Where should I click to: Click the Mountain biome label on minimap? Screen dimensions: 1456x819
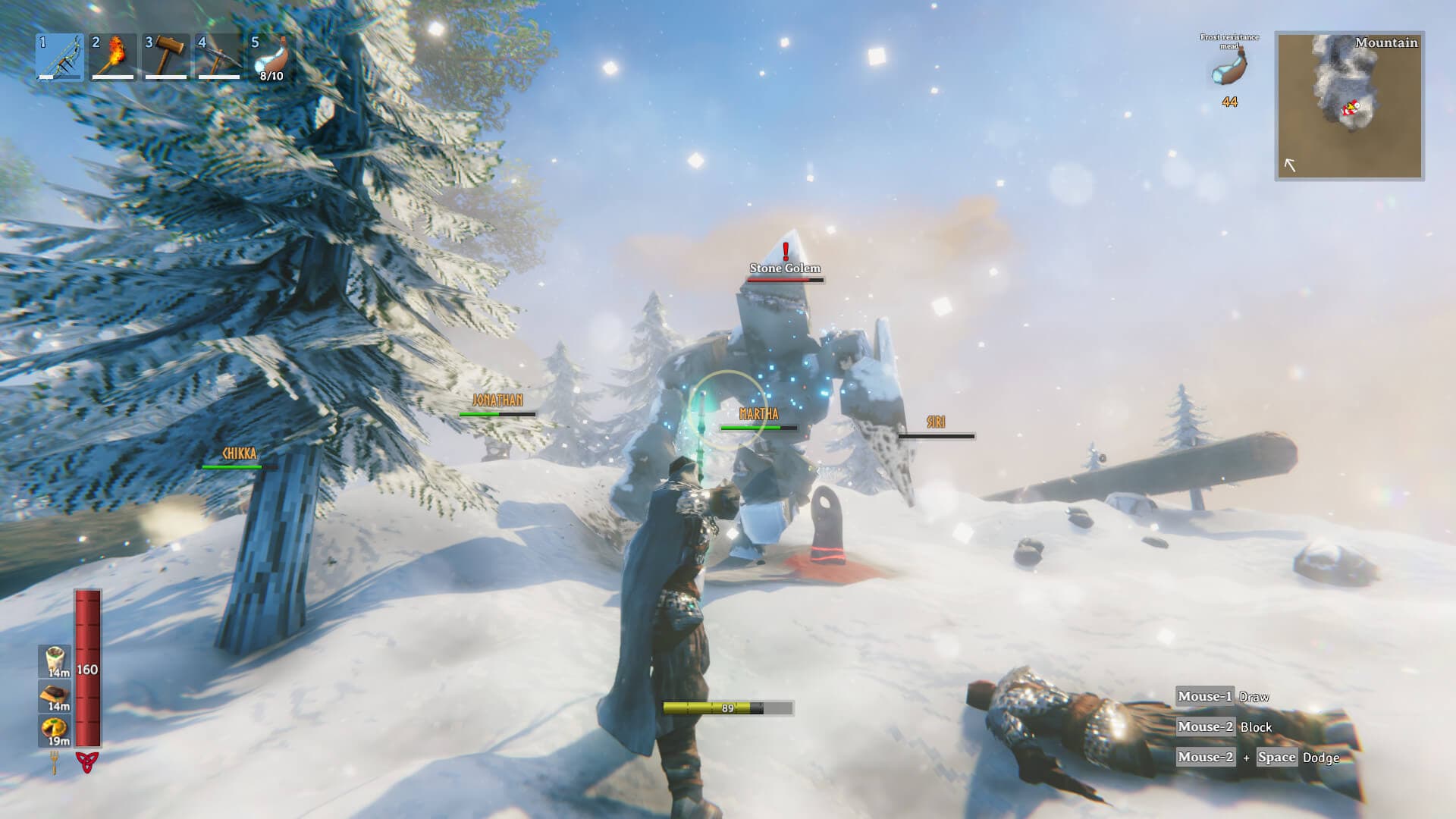click(x=1387, y=42)
